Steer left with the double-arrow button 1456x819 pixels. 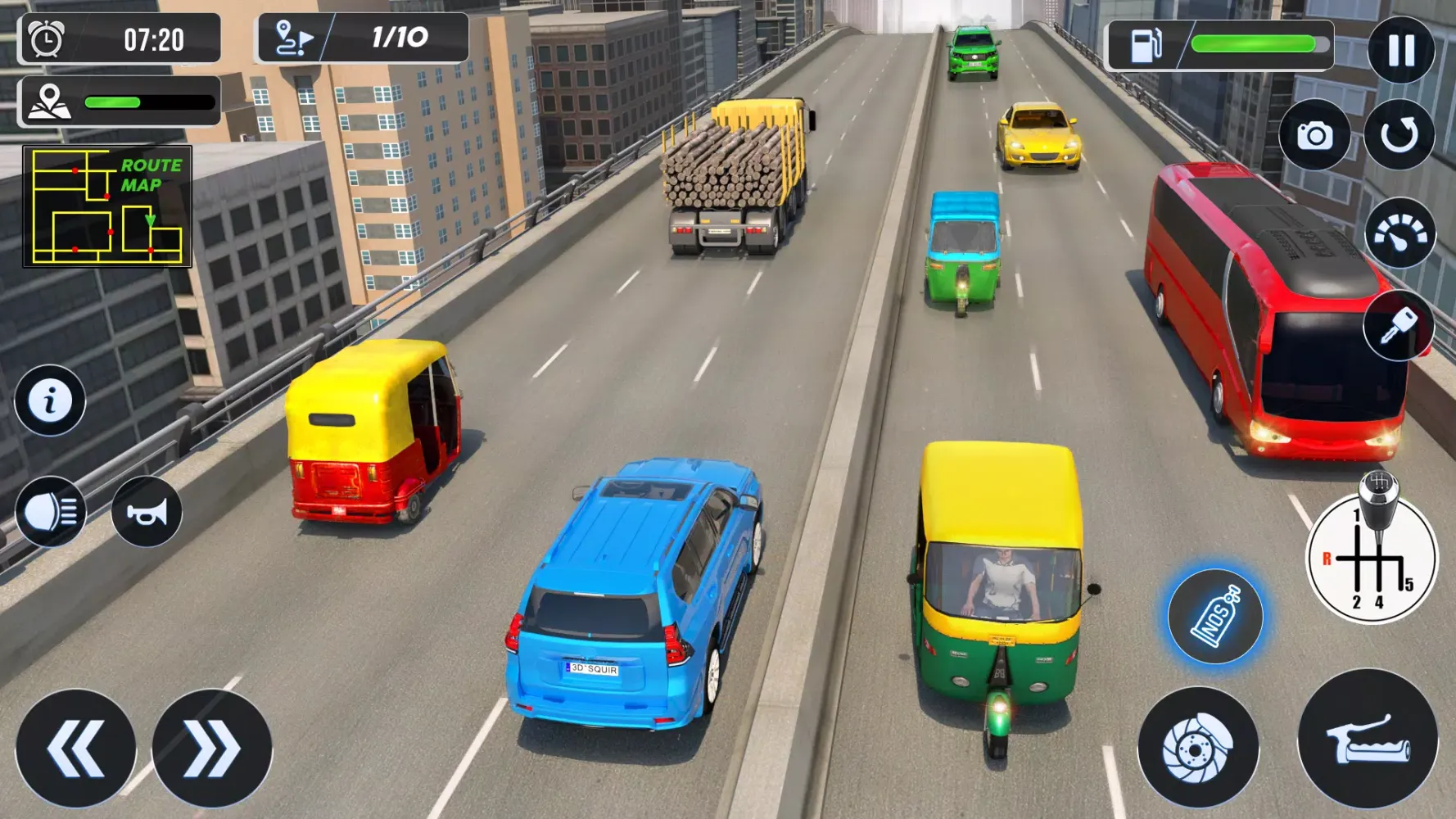75,748
